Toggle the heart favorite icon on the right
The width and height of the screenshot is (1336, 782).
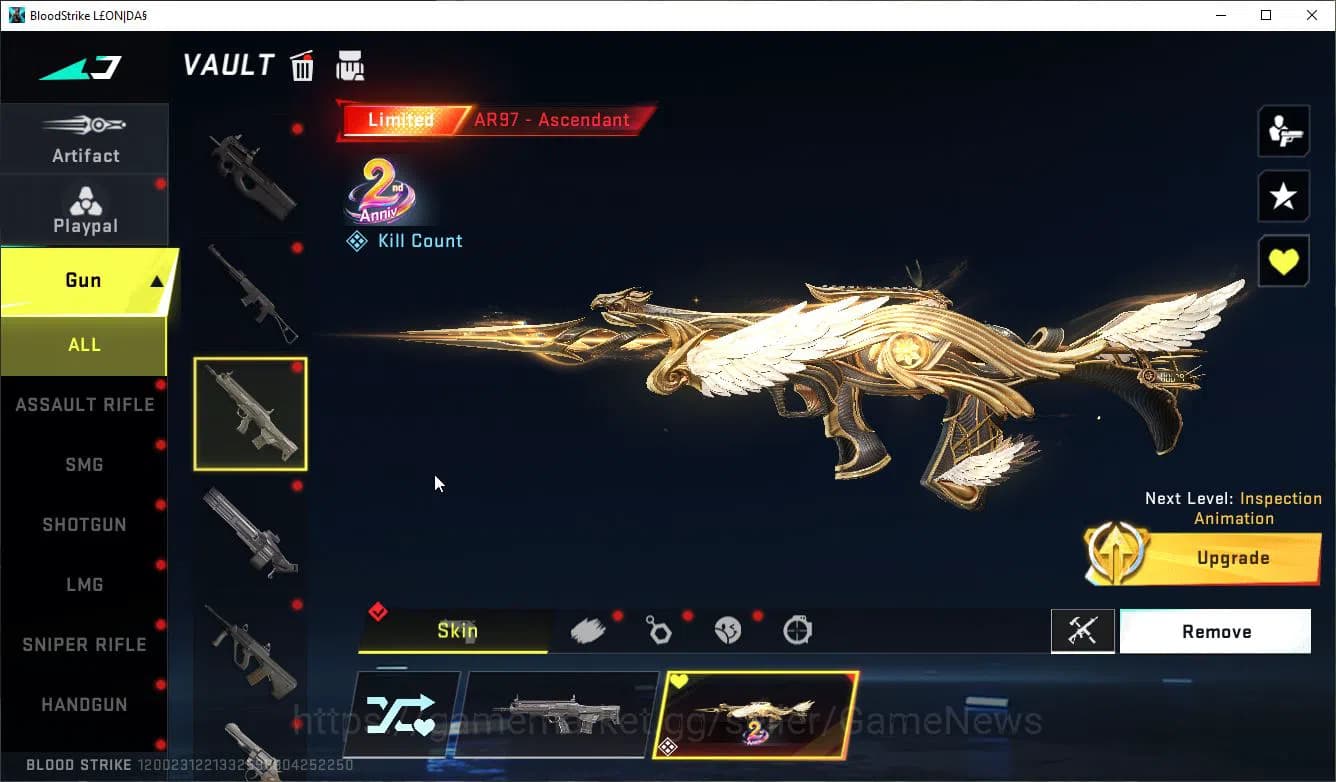click(1283, 261)
